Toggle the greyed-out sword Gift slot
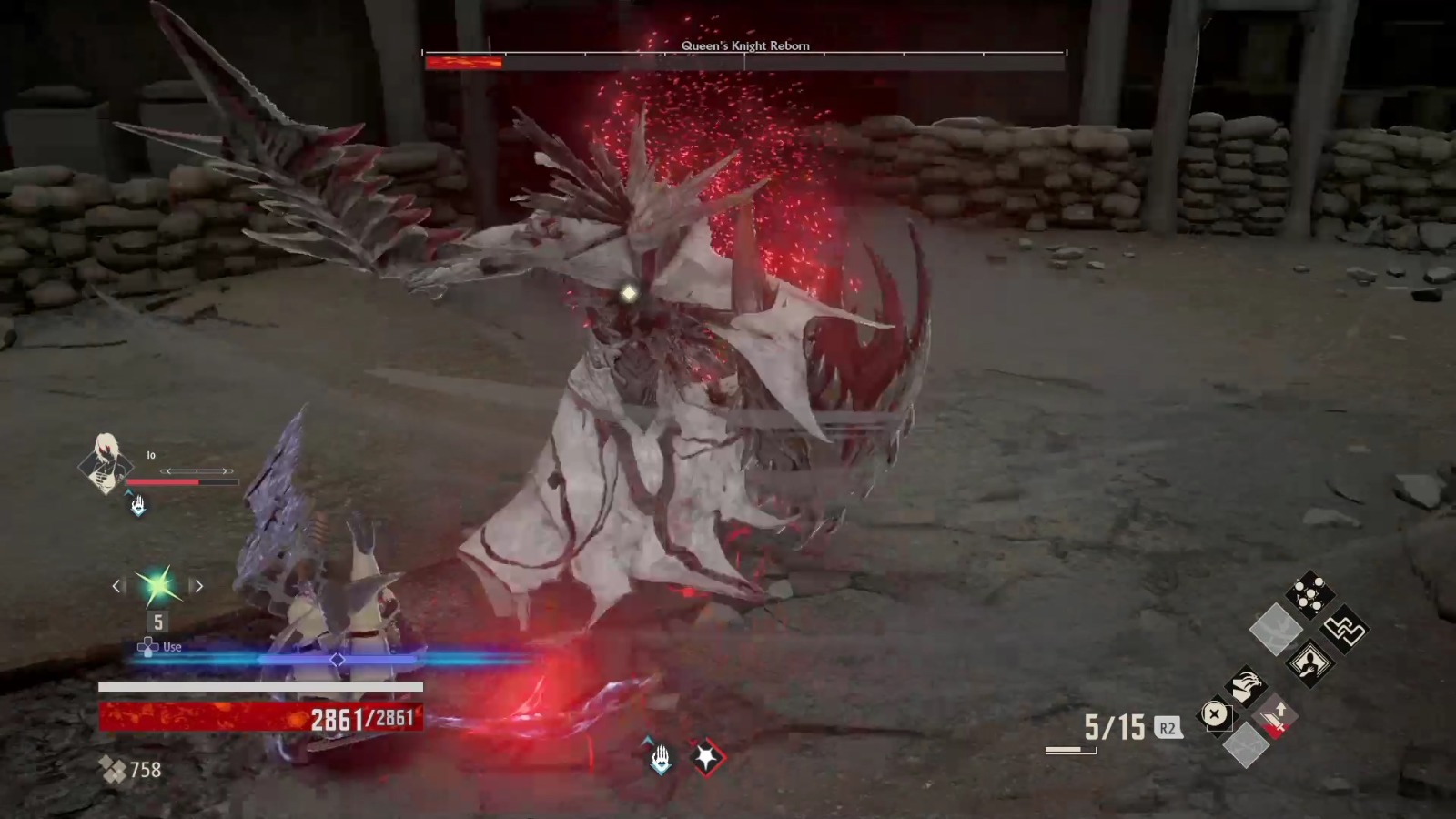The image size is (1456, 819). click(1274, 630)
